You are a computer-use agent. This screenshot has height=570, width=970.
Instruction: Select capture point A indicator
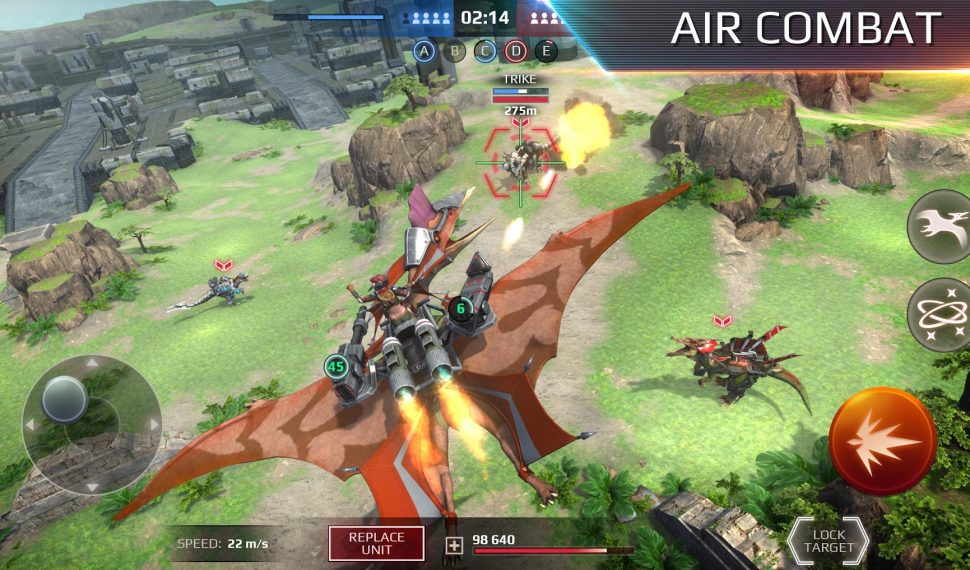pyautogui.click(x=425, y=50)
